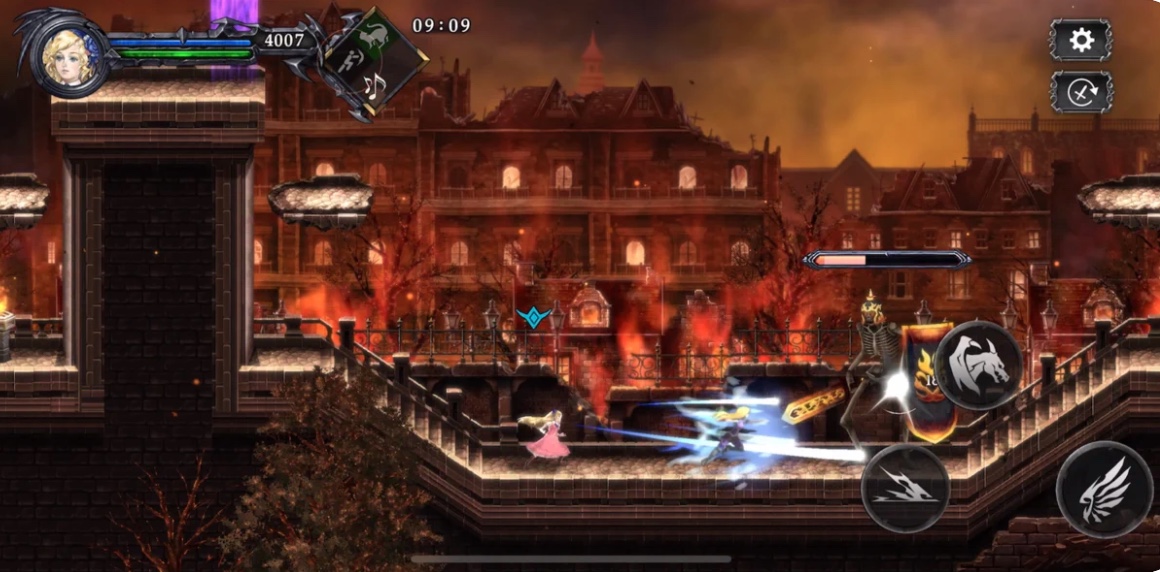The image size is (1160, 572).
Task: Open the gear settings menu
Action: coord(1081,40)
